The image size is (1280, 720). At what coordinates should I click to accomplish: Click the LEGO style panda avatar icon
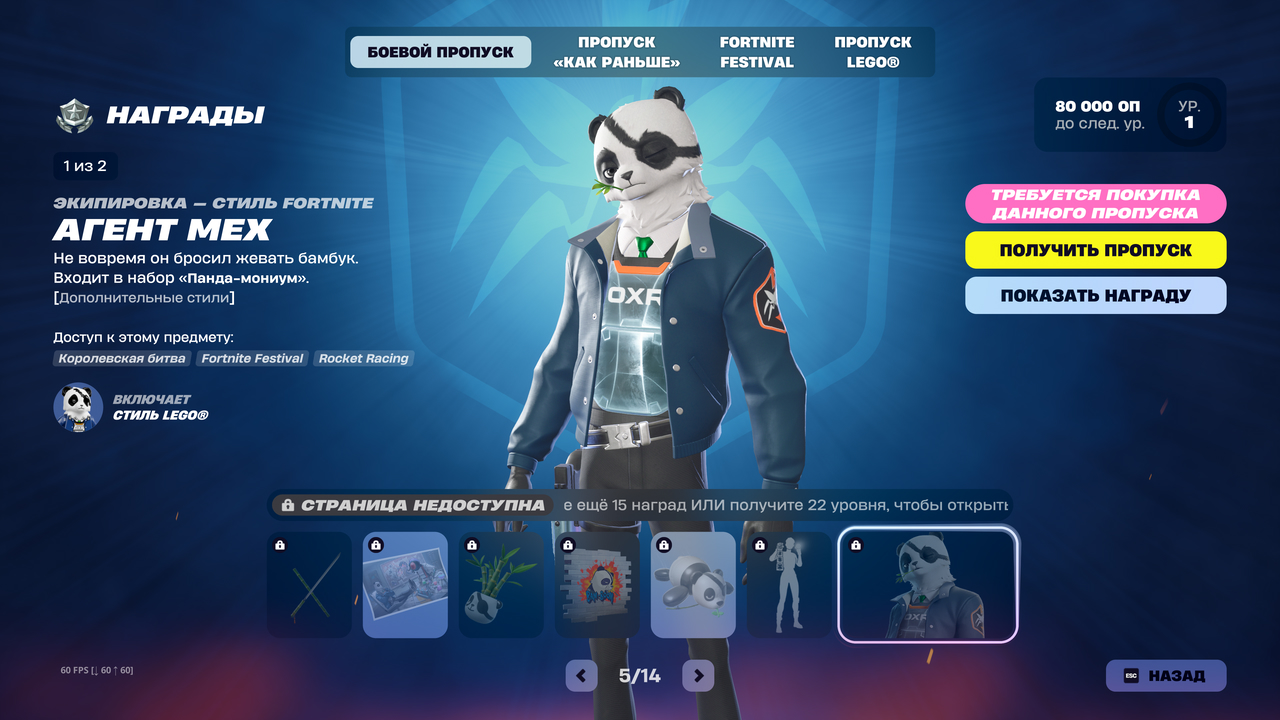pos(78,407)
